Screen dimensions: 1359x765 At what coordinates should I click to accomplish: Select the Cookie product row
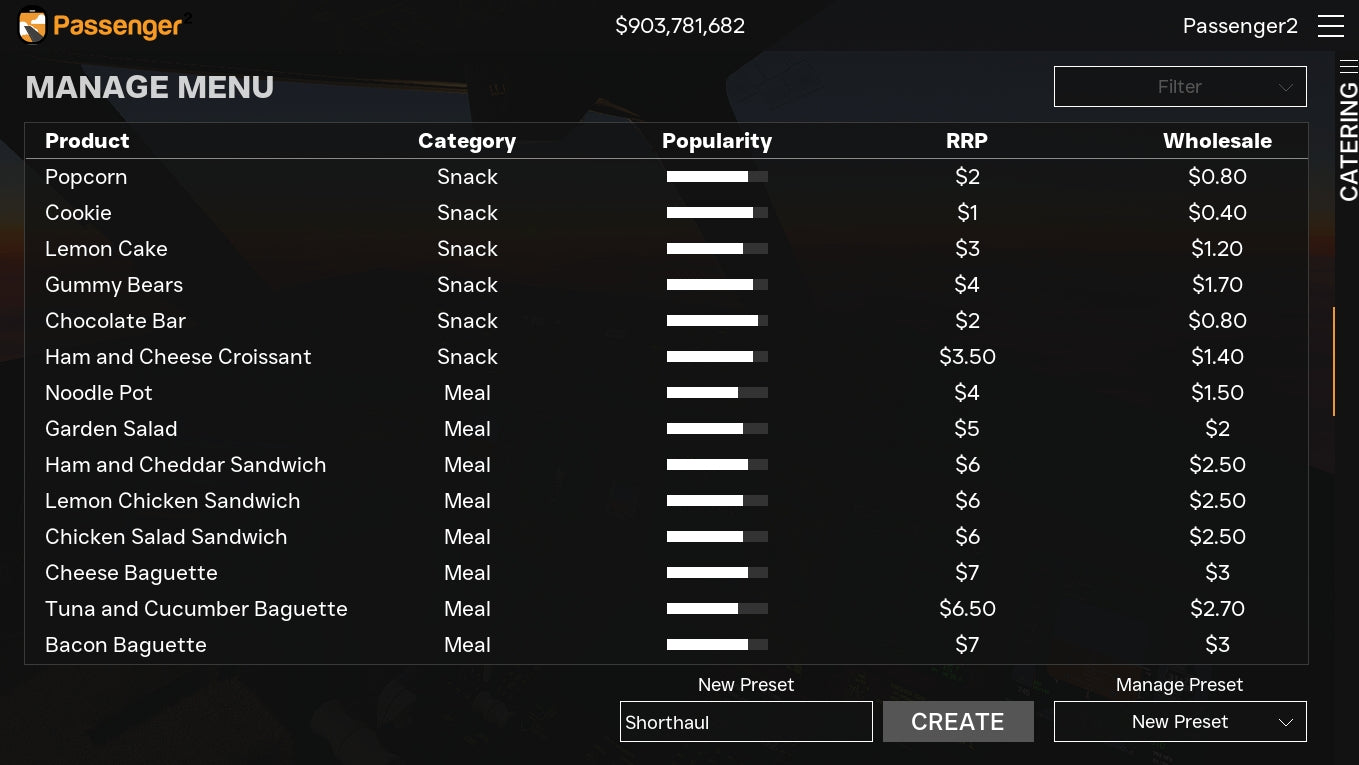[x=78, y=213]
